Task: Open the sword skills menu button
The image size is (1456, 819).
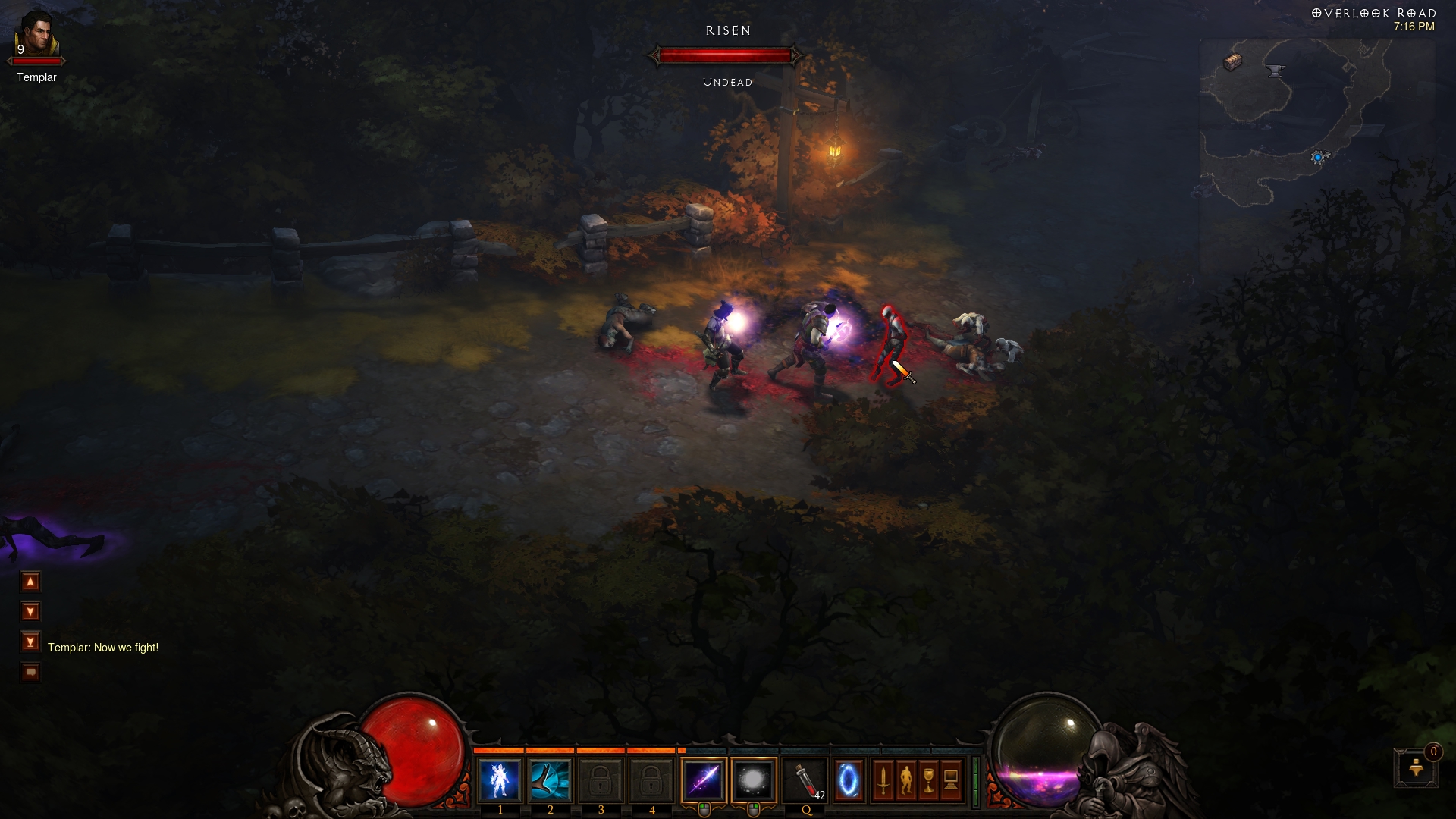Action: (883, 780)
